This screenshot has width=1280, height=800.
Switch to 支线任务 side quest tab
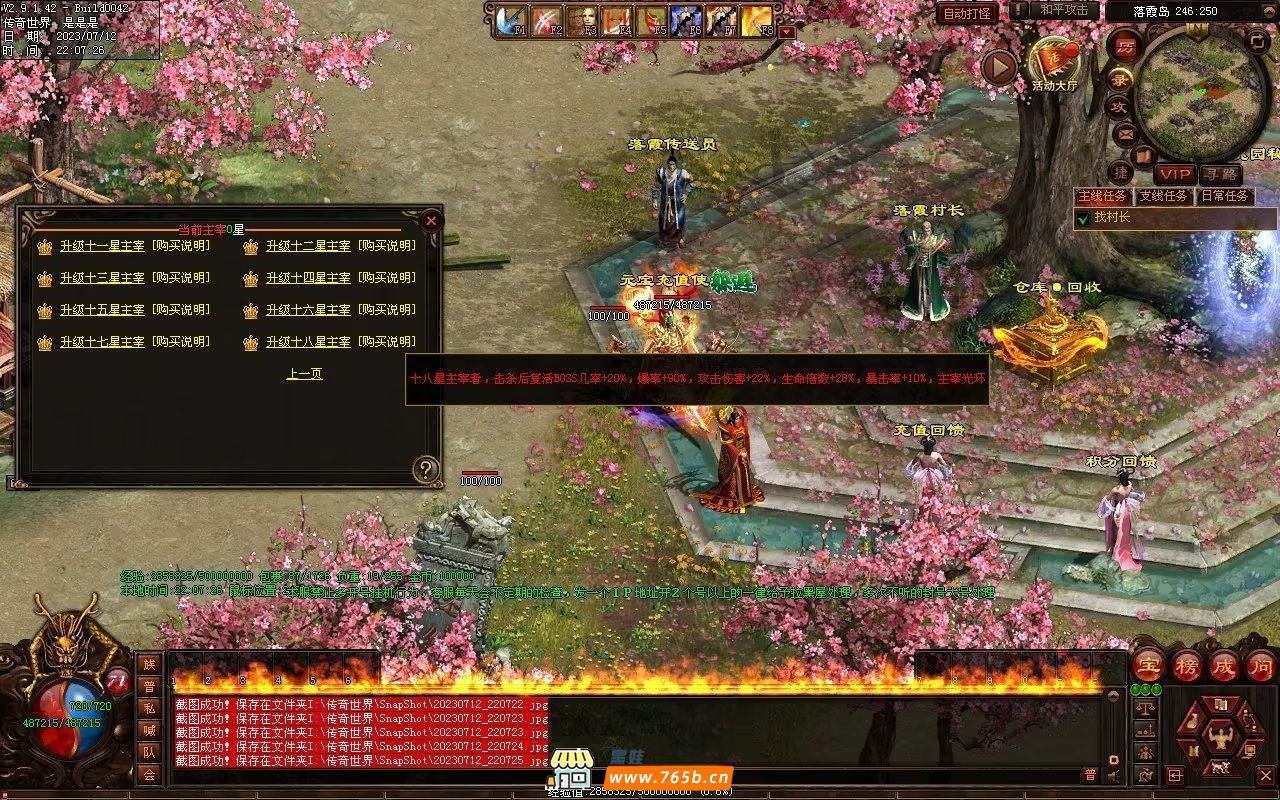coord(1165,196)
